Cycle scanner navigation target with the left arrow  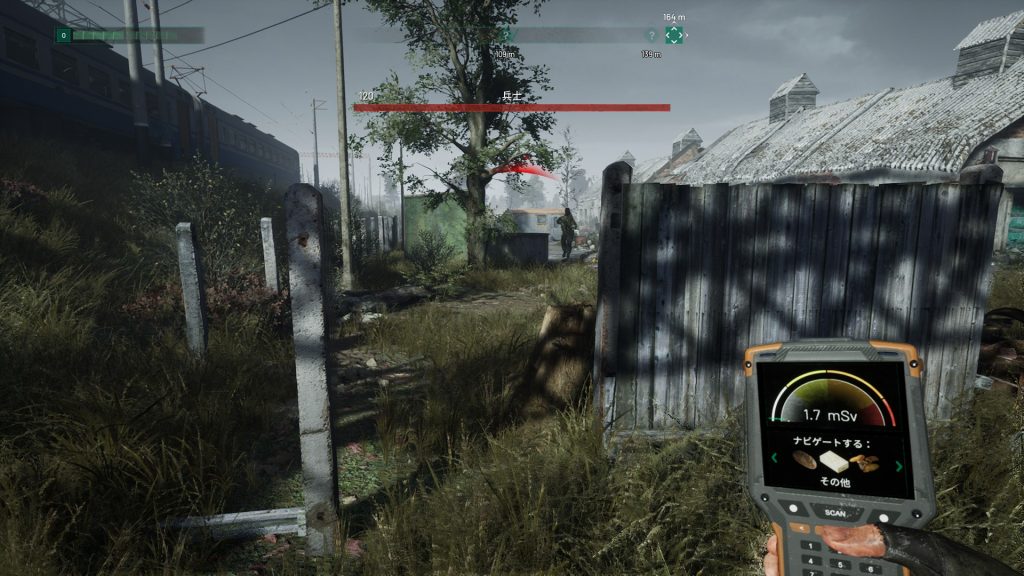point(774,459)
